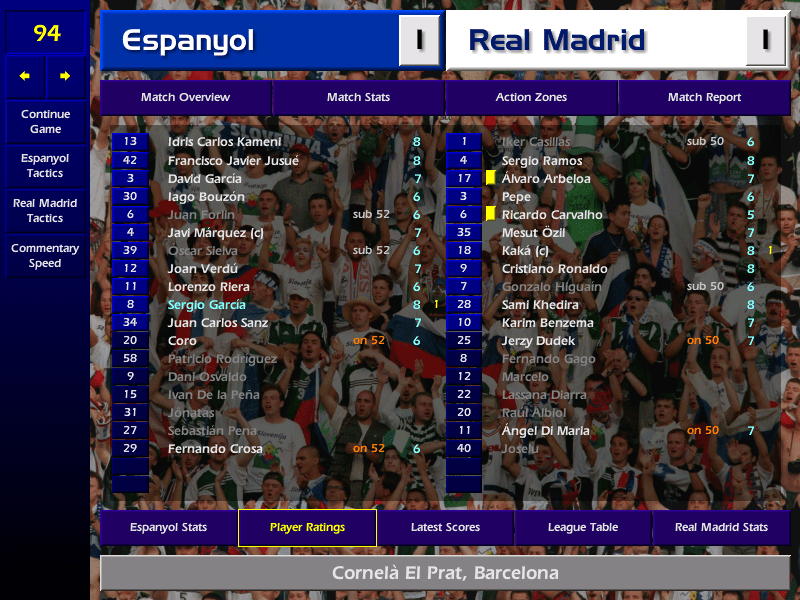Image resolution: width=800 pixels, height=600 pixels.
Task: Show the Match Stats tab
Action: [x=358, y=97]
